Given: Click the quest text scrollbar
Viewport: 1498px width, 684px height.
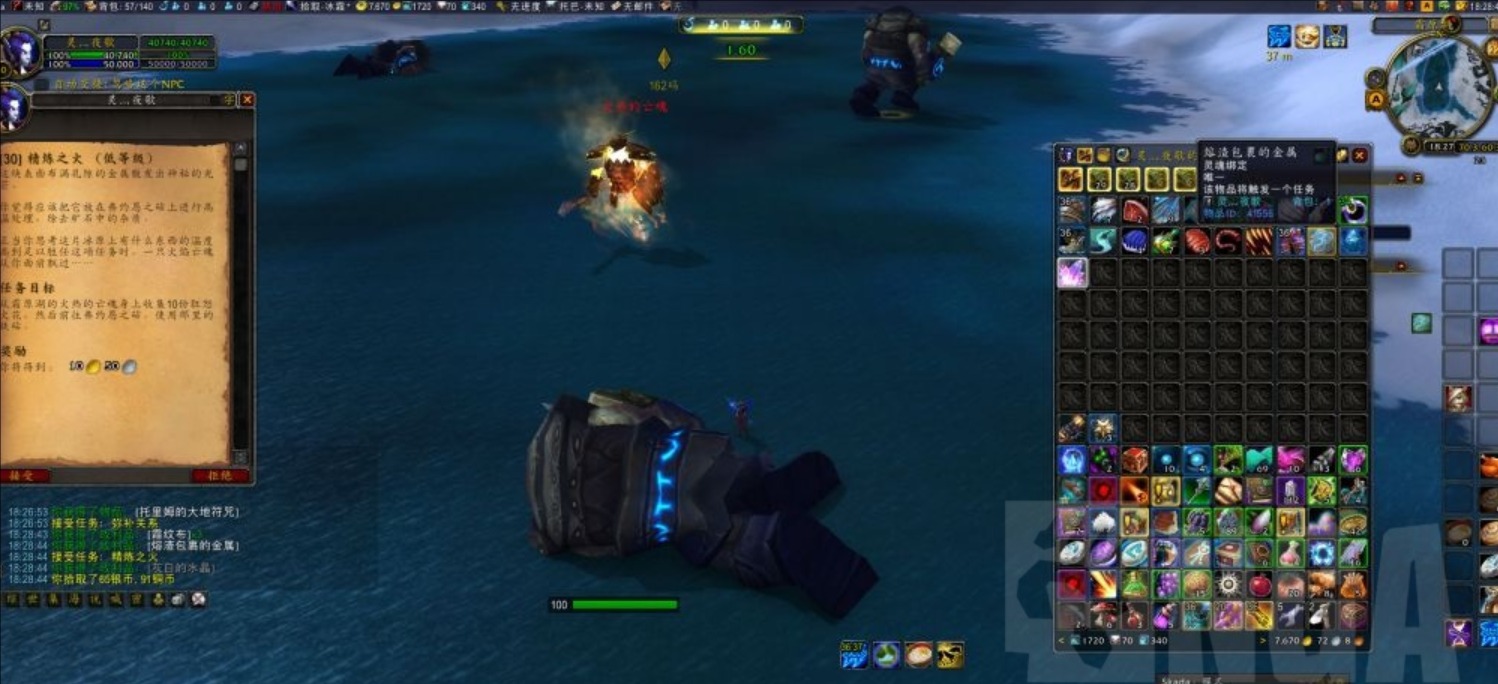Looking at the screenshot, I should 240,300.
